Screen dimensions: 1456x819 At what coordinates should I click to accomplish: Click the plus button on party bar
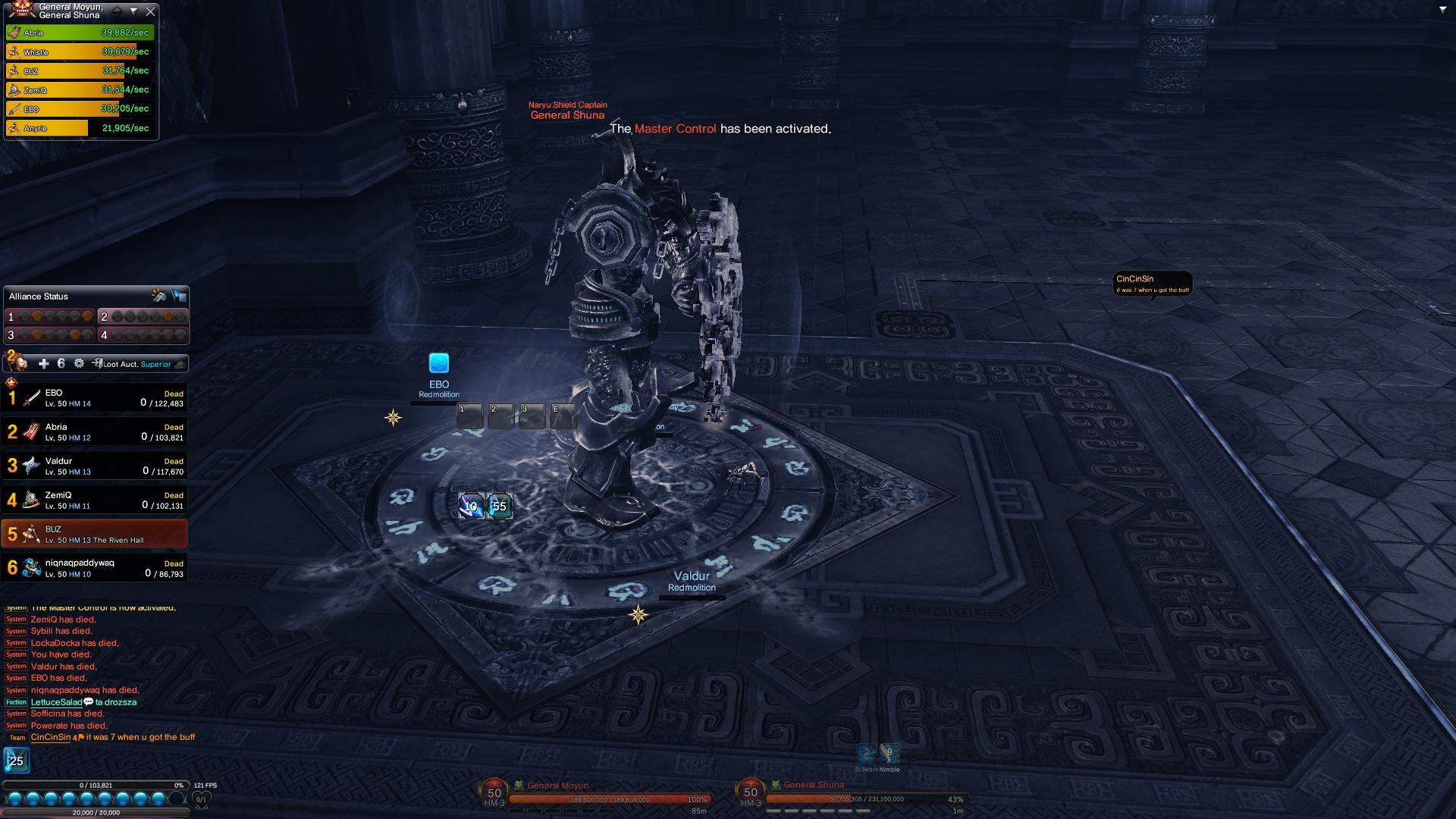click(43, 364)
